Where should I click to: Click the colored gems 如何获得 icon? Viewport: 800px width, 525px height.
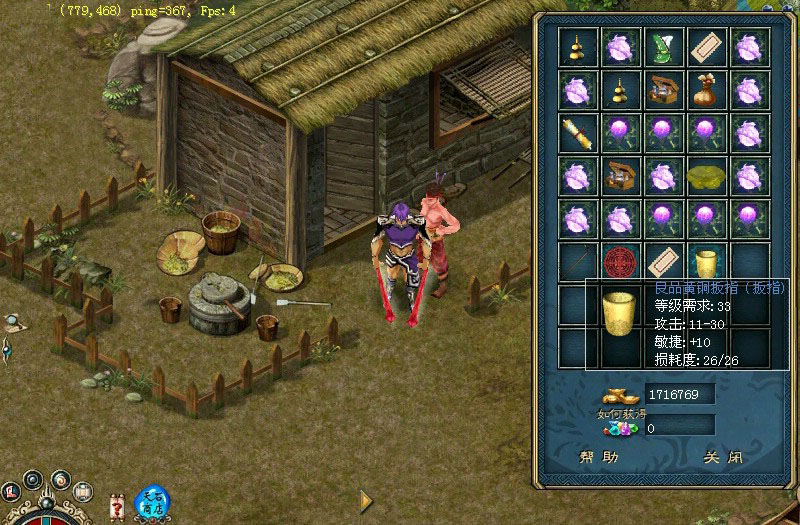pyautogui.click(x=620, y=428)
